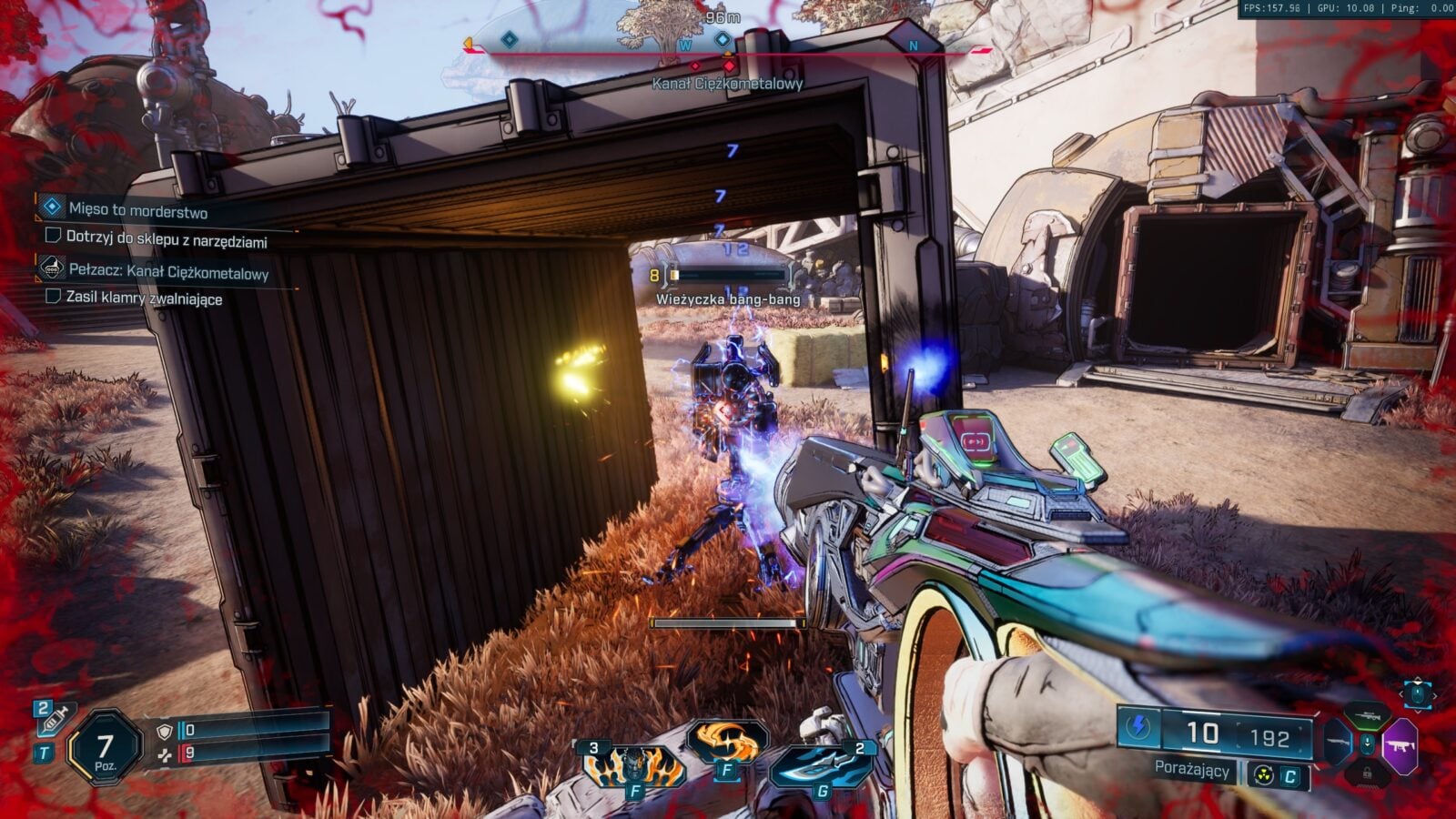Click the red diamond marker on compass
1456x819 pixels.
(x=729, y=66)
